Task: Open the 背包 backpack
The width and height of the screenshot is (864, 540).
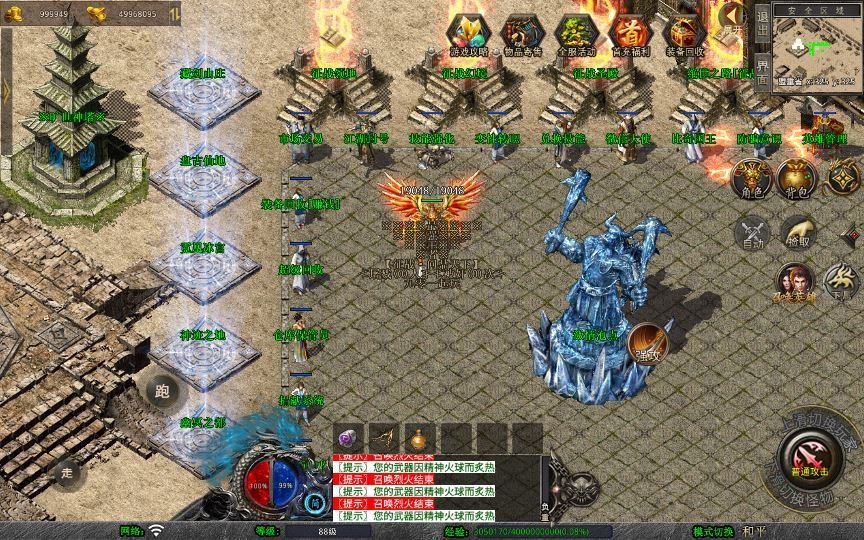Action: pos(798,176)
